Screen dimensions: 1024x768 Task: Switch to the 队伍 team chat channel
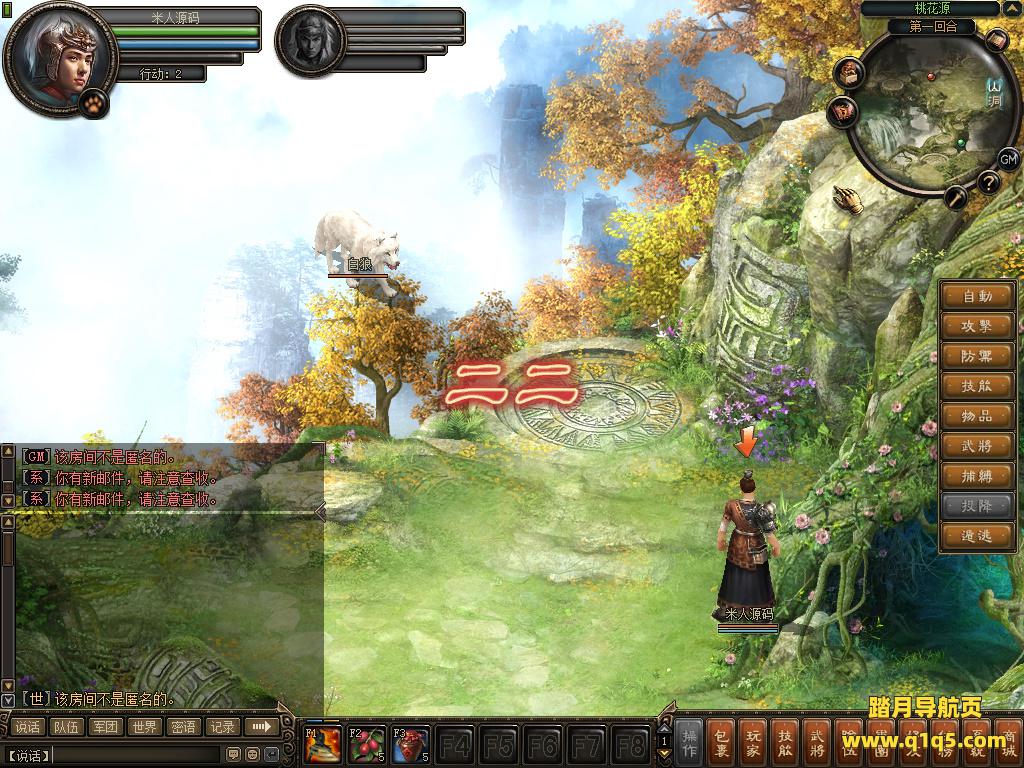pyautogui.click(x=67, y=727)
